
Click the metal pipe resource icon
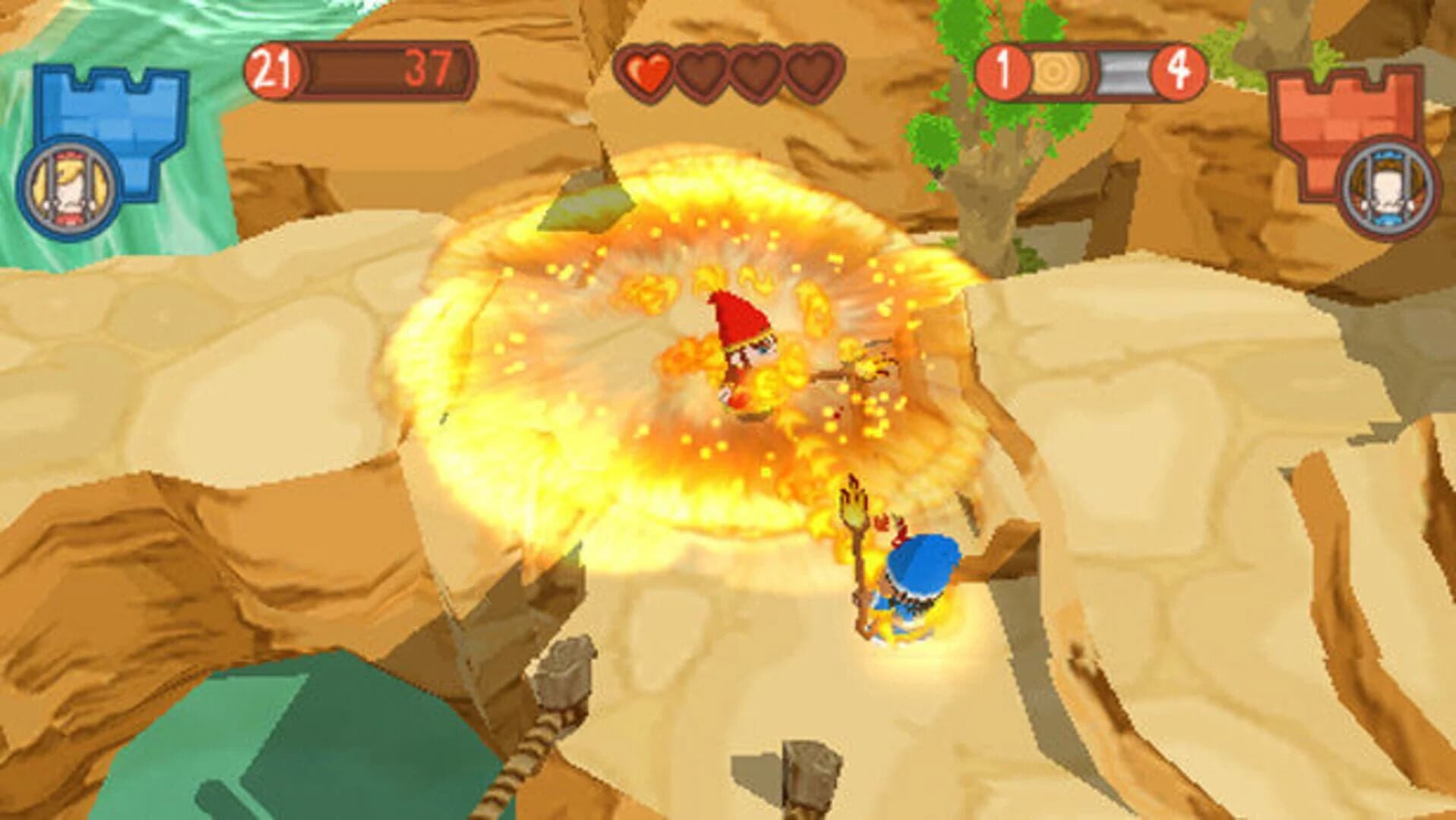(x=1124, y=72)
